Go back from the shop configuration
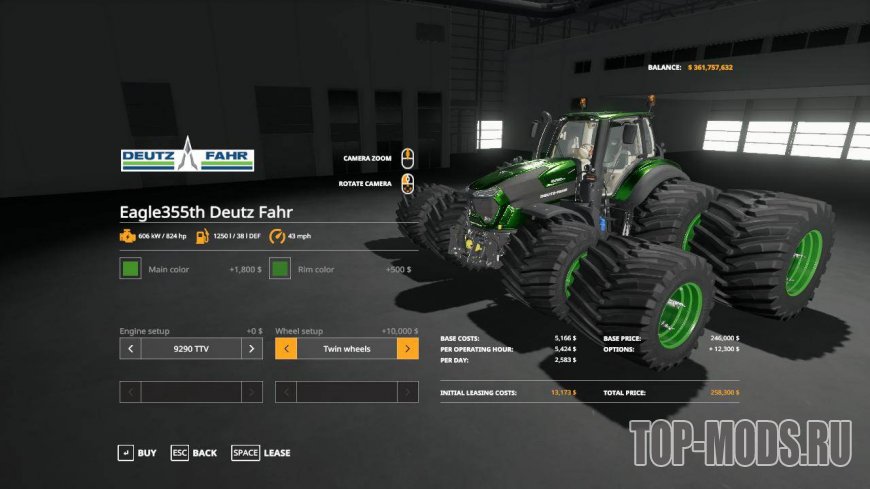Viewport: 870px width, 489px height. tap(194, 453)
